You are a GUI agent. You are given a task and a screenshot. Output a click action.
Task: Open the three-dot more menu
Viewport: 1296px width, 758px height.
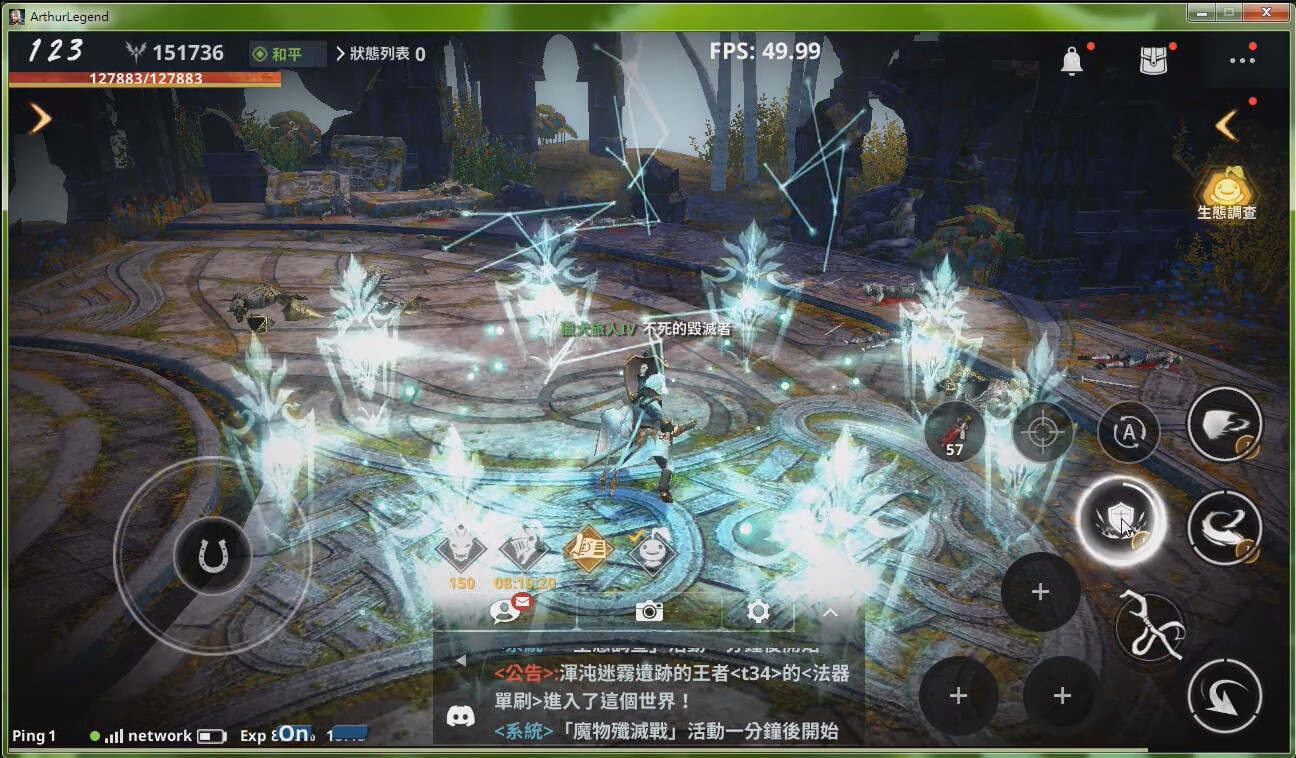(x=1242, y=60)
